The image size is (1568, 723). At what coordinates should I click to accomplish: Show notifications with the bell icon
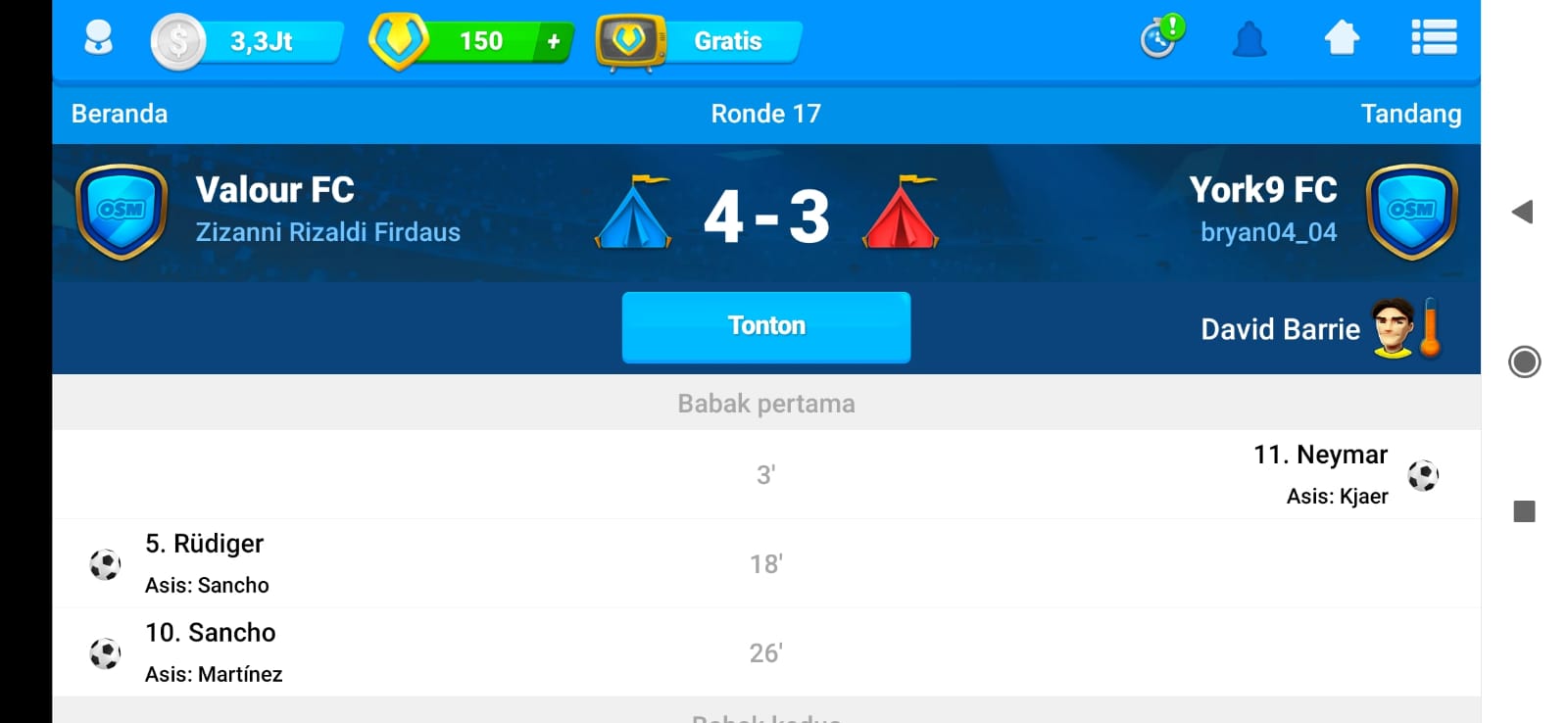tap(1249, 40)
